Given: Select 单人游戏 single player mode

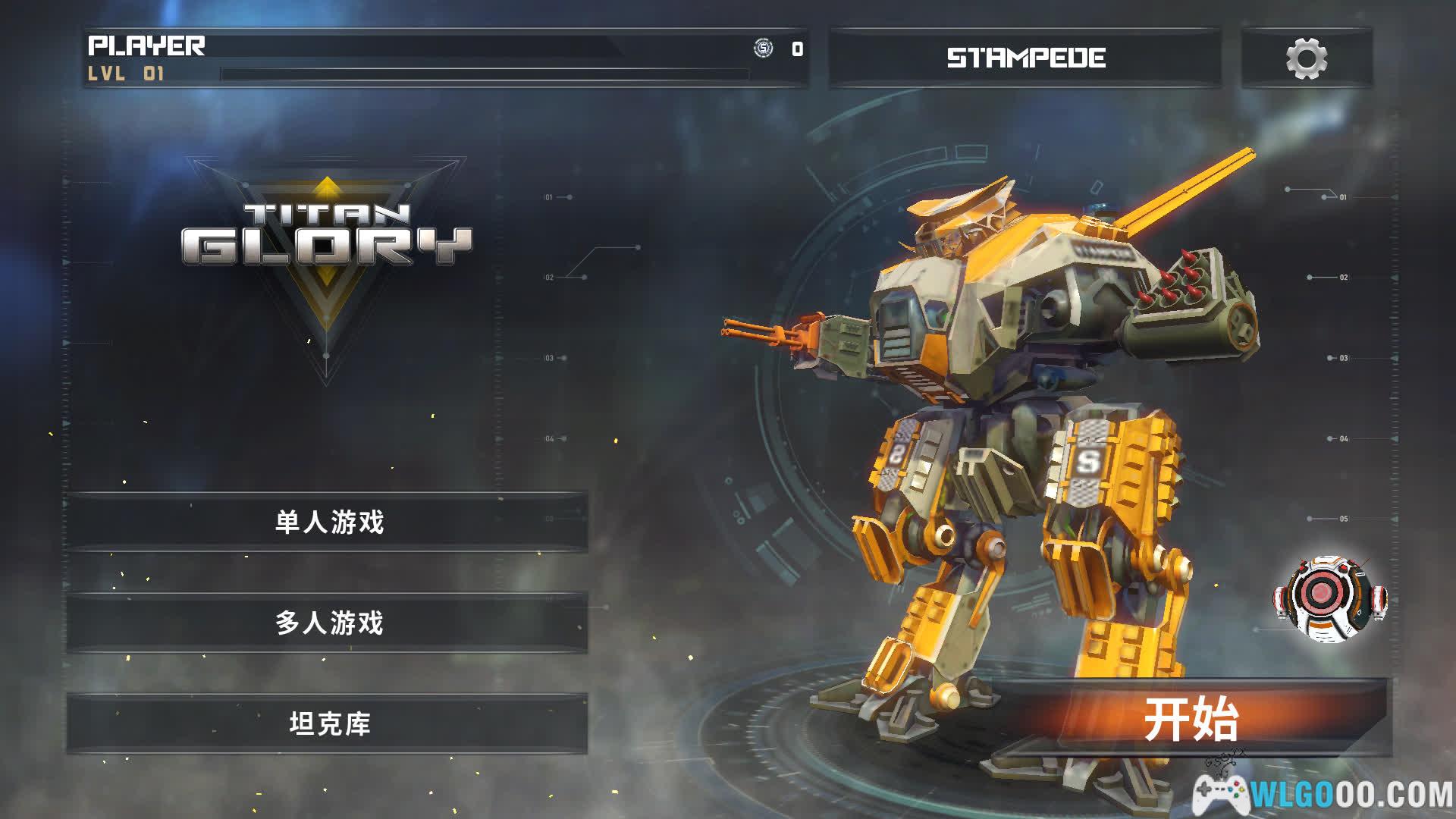Looking at the screenshot, I should [x=328, y=522].
